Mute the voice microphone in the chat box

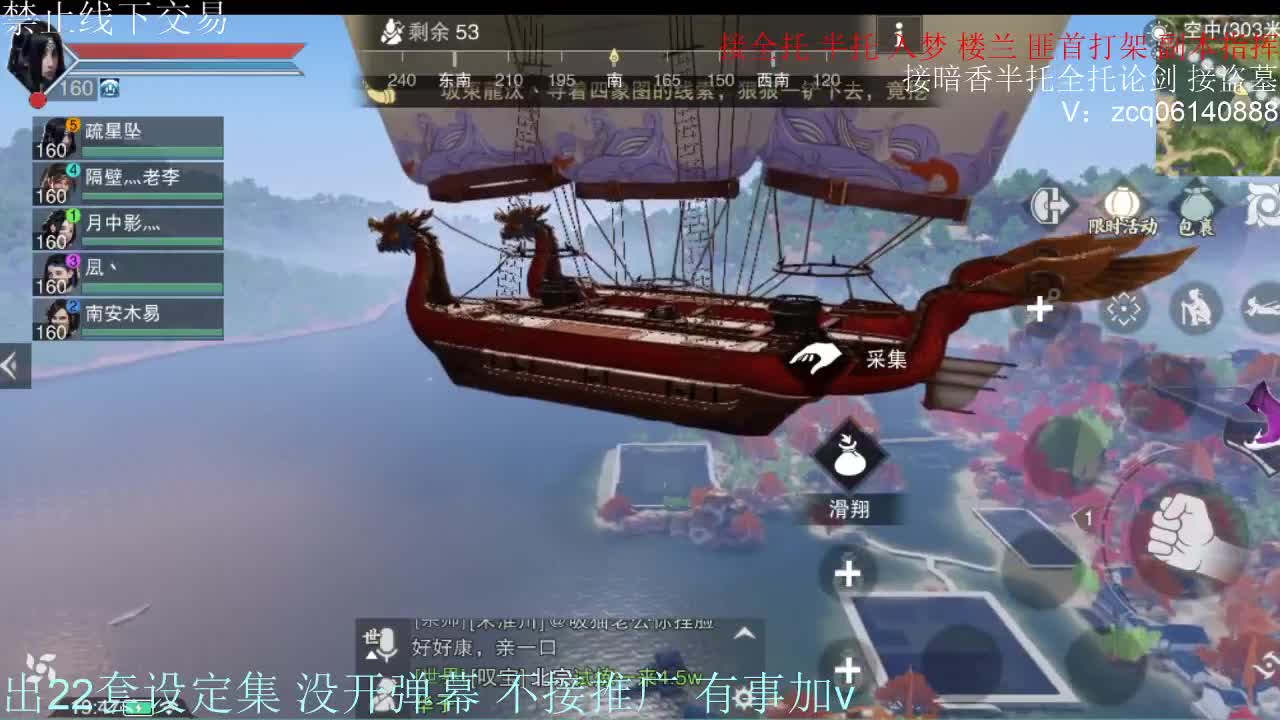pos(385,643)
